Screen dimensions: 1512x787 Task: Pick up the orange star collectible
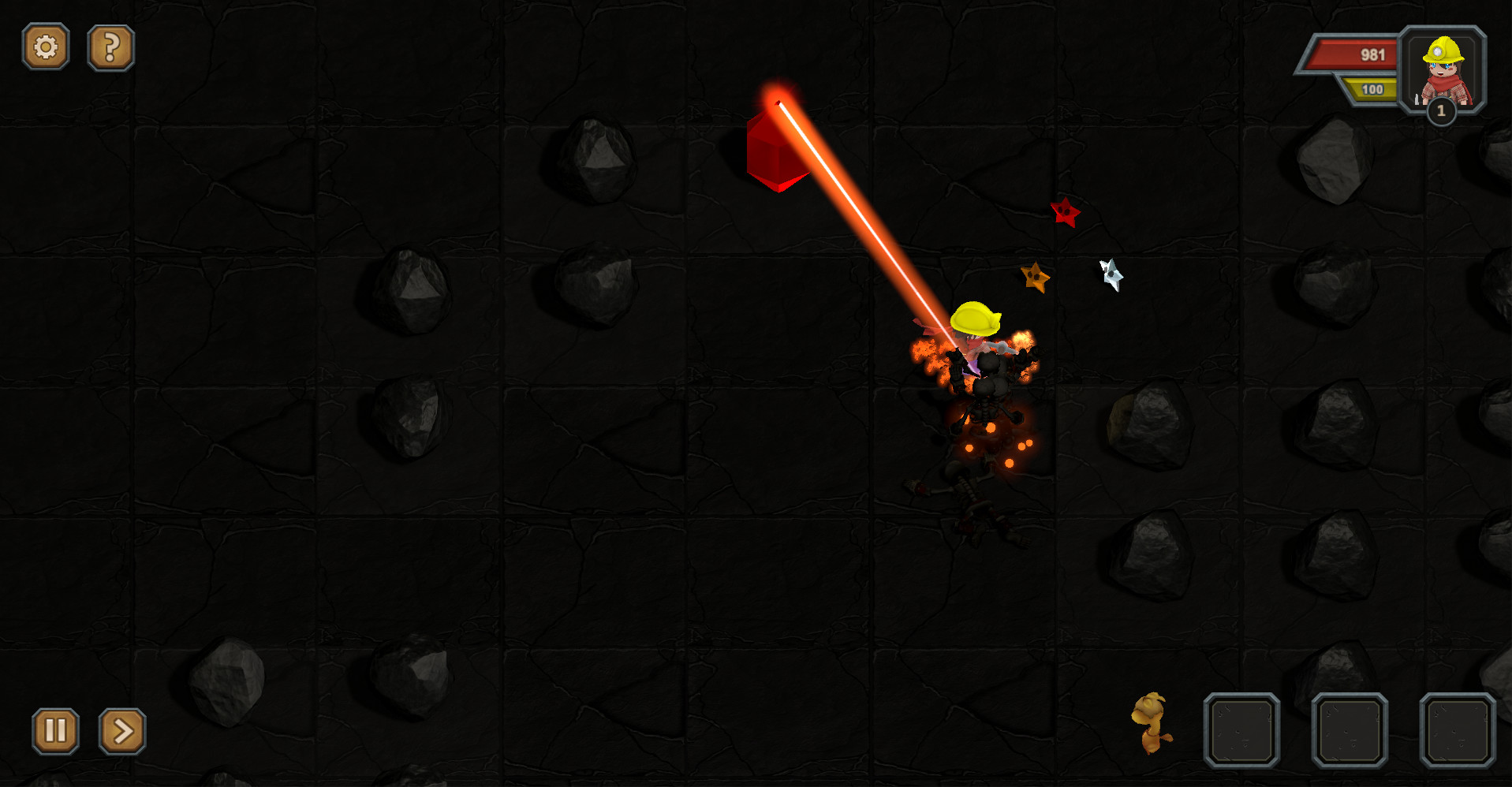(1036, 278)
